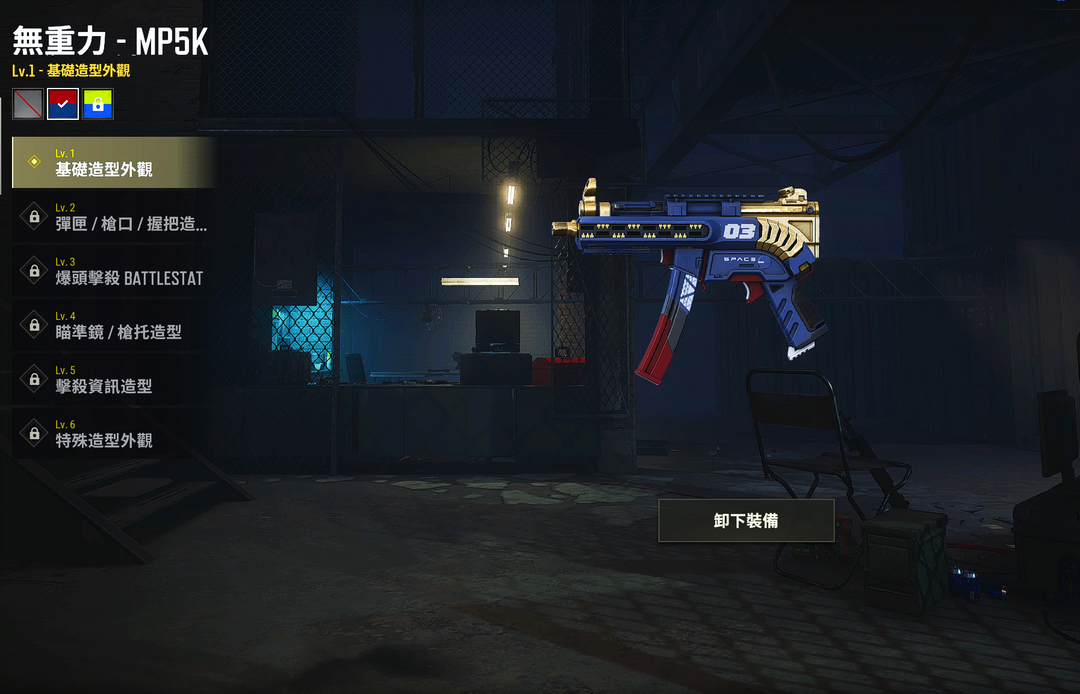
Task: Open the locked Lv. 2 彈匣 / 槍口 entry
Action: point(112,216)
